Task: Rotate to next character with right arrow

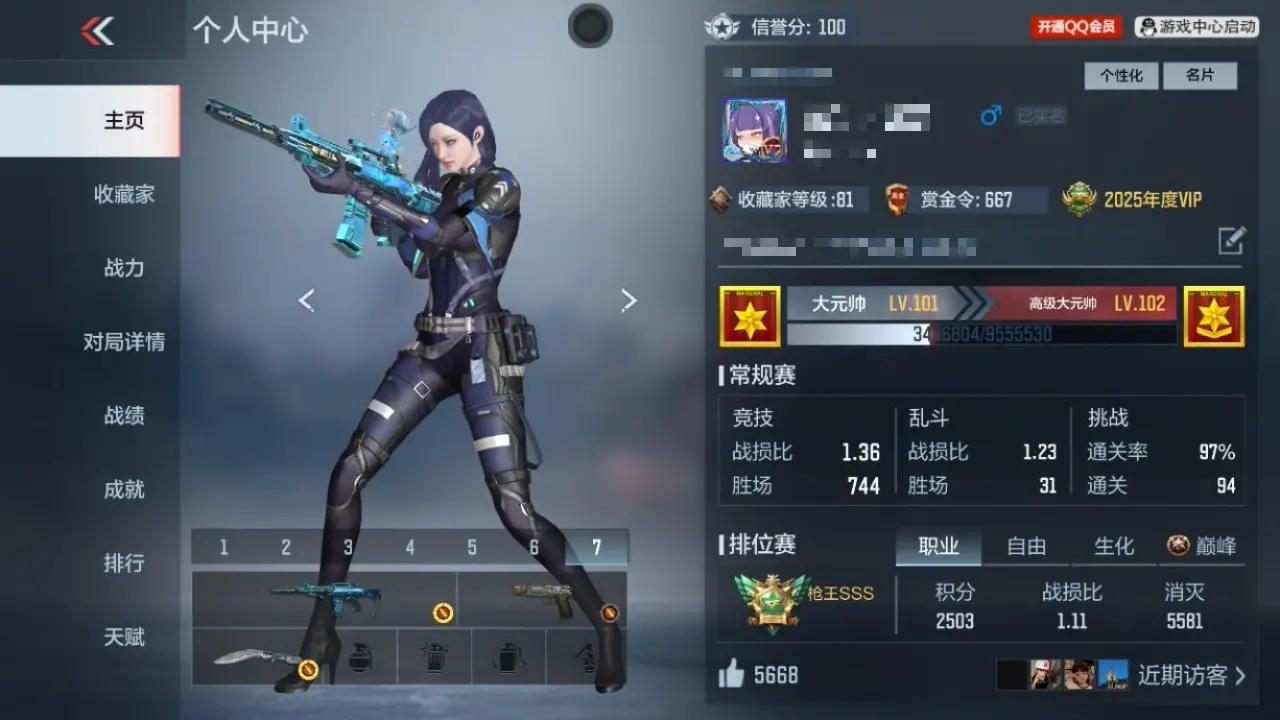Action: pyautogui.click(x=629, y=300)
